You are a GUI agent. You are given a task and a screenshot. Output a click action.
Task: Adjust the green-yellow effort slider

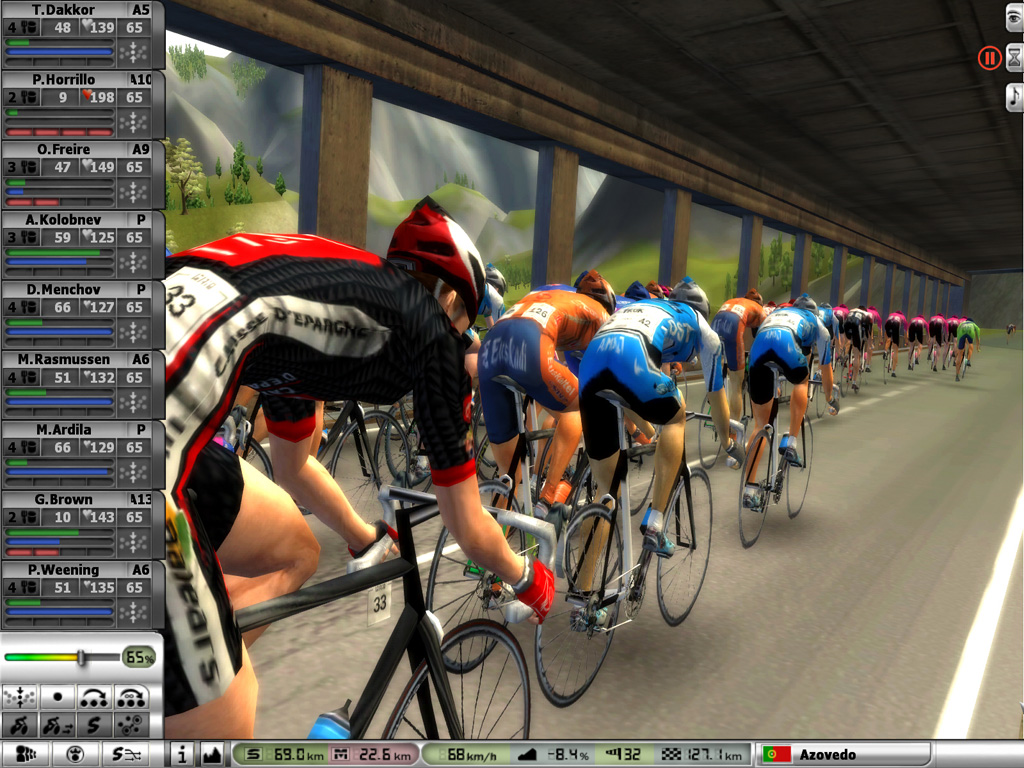coord(82,657)
